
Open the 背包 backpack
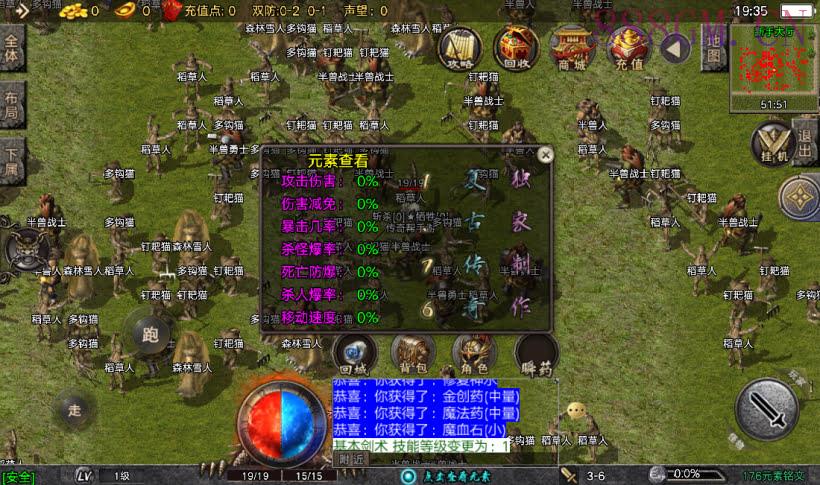pos(412,352)
